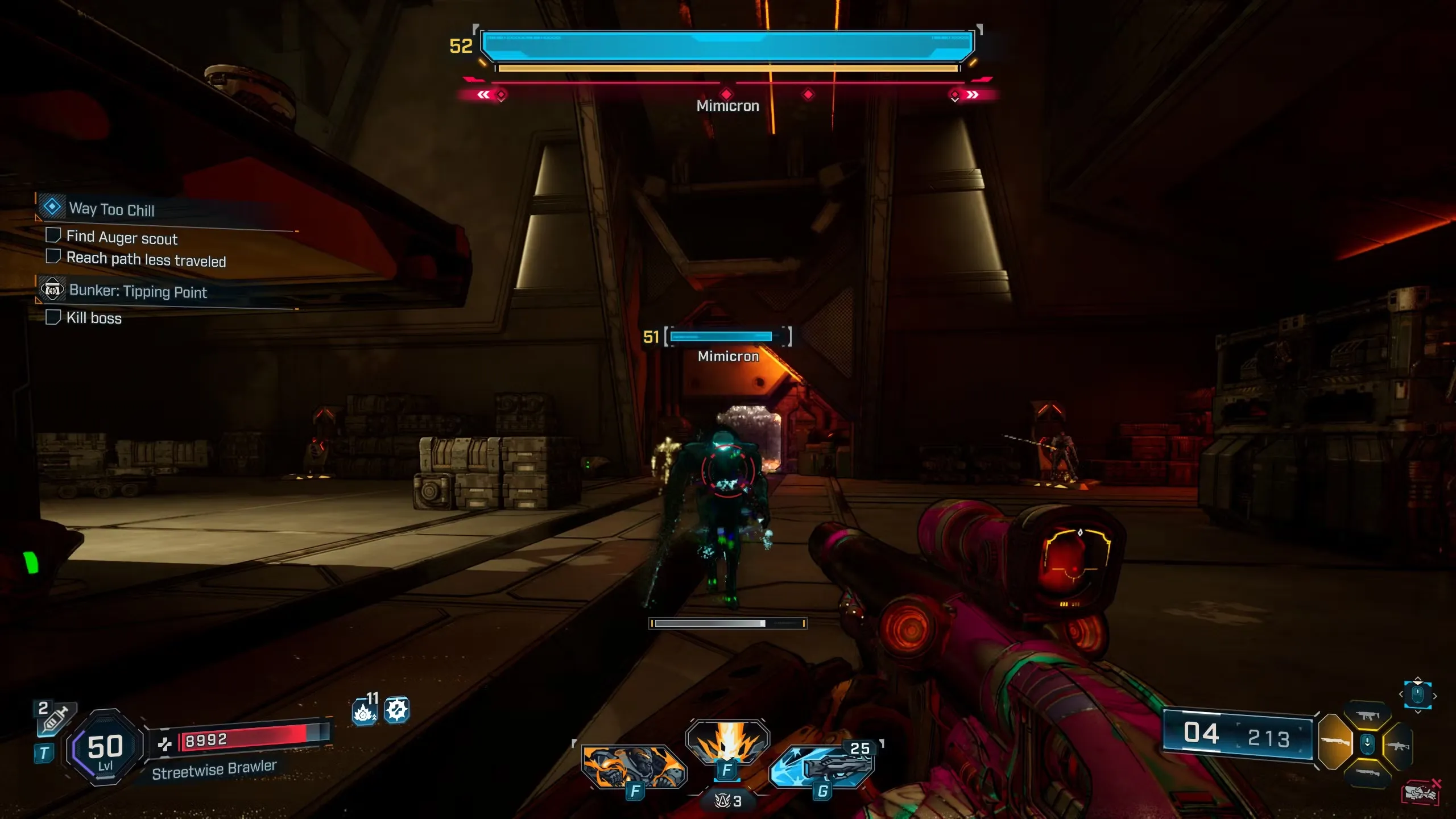1456x819 pixels.
Task: Choose the bottom shotgun weapon slot
Action: [x=1367, y=772]
